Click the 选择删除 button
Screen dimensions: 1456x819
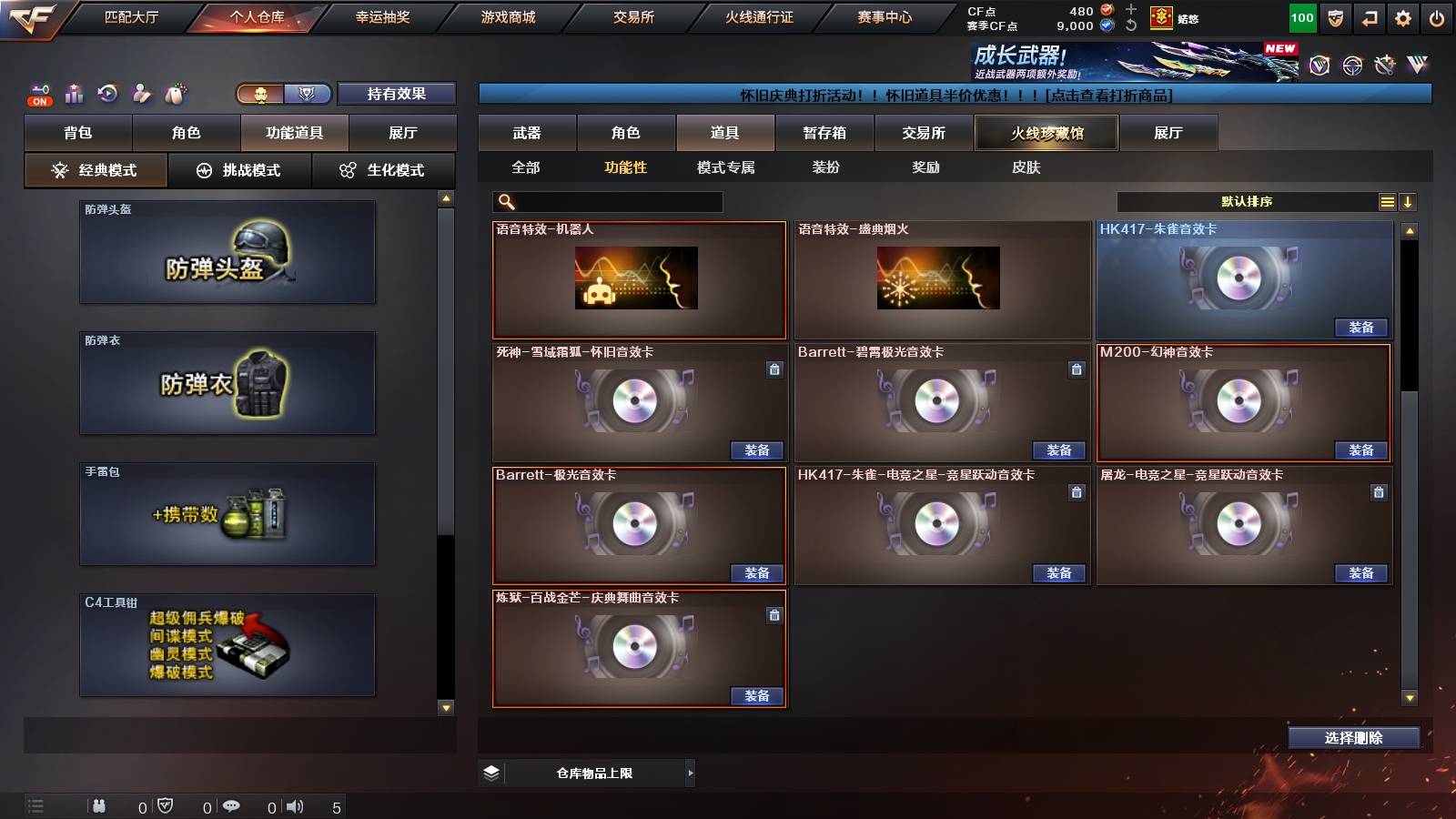(x=1353, y=738)
